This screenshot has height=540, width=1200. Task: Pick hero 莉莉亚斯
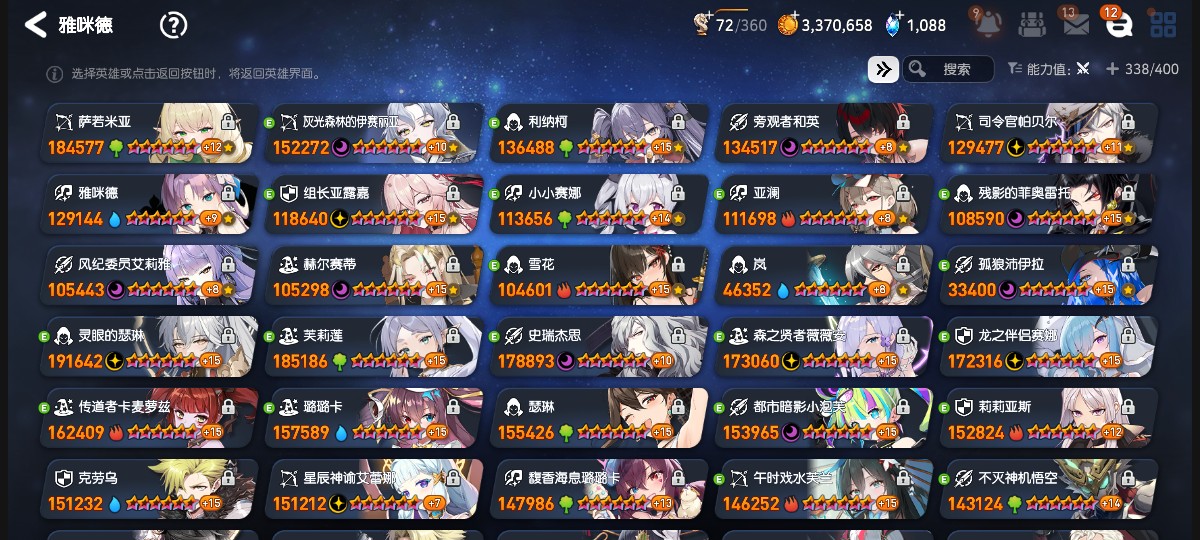[x=1049, y=419]
